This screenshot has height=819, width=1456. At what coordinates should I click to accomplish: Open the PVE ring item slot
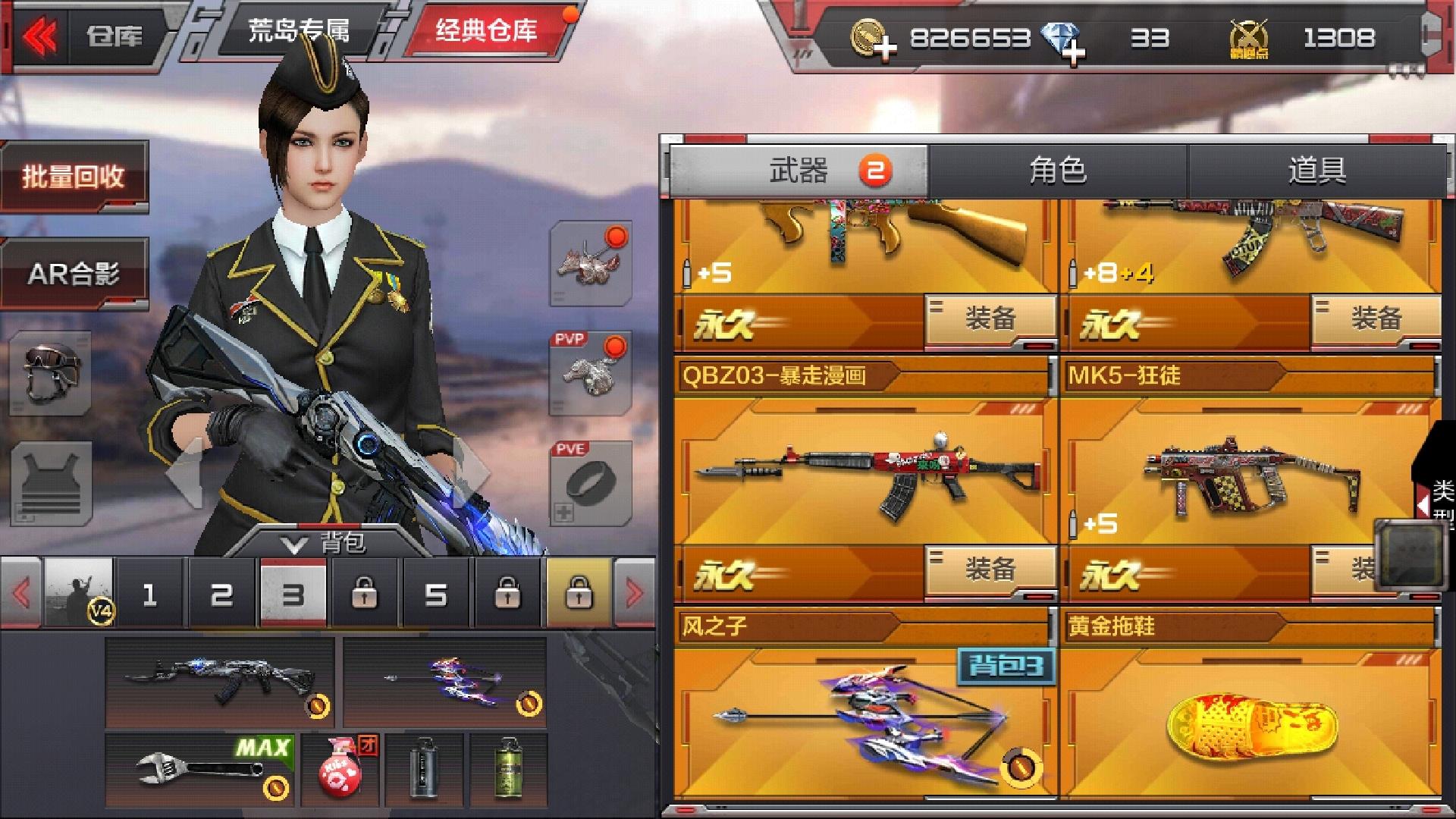(x=590, y=483)
